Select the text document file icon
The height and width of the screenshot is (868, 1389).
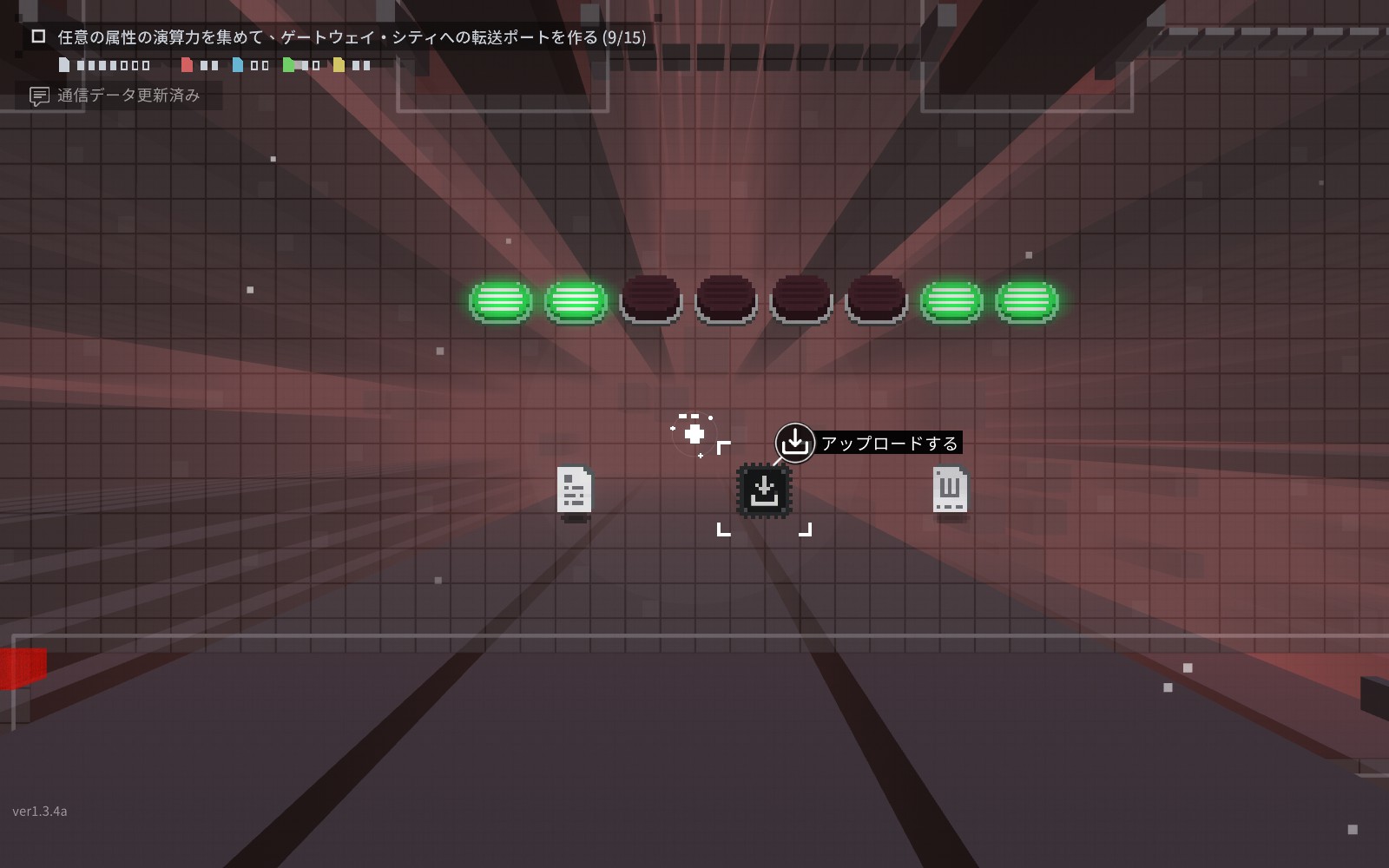coord(574,490)
